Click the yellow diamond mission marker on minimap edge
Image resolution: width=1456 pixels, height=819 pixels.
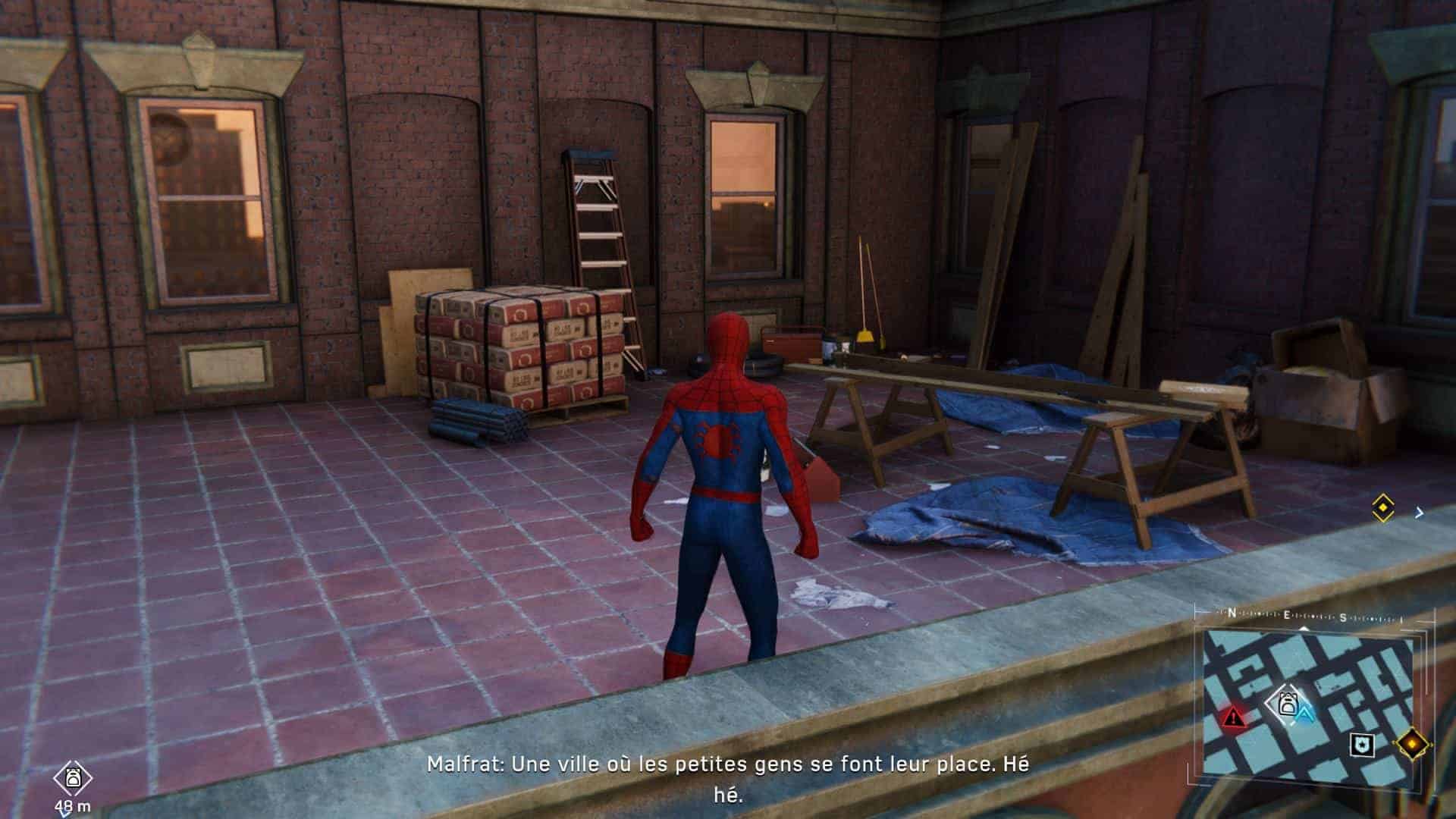click(1411, 743)
